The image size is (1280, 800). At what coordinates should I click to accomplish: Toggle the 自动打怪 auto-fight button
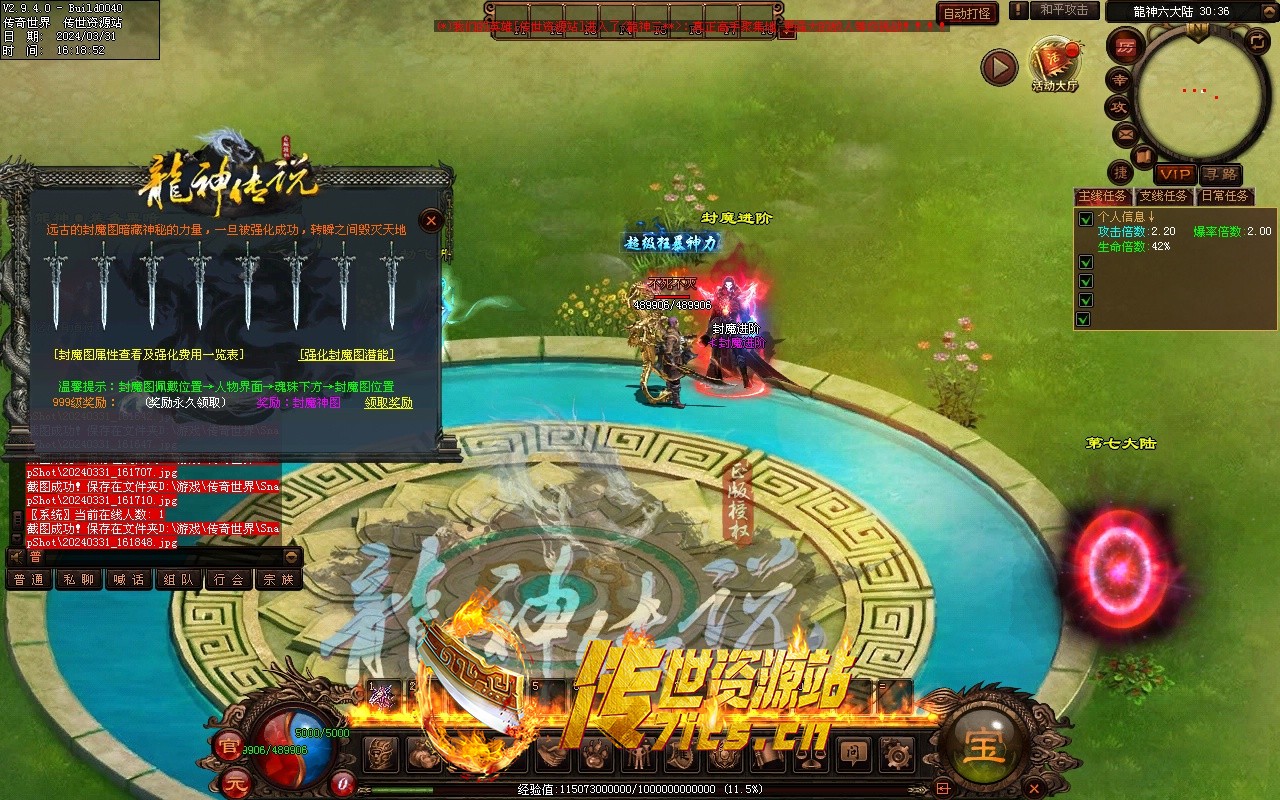click(967, 13)
